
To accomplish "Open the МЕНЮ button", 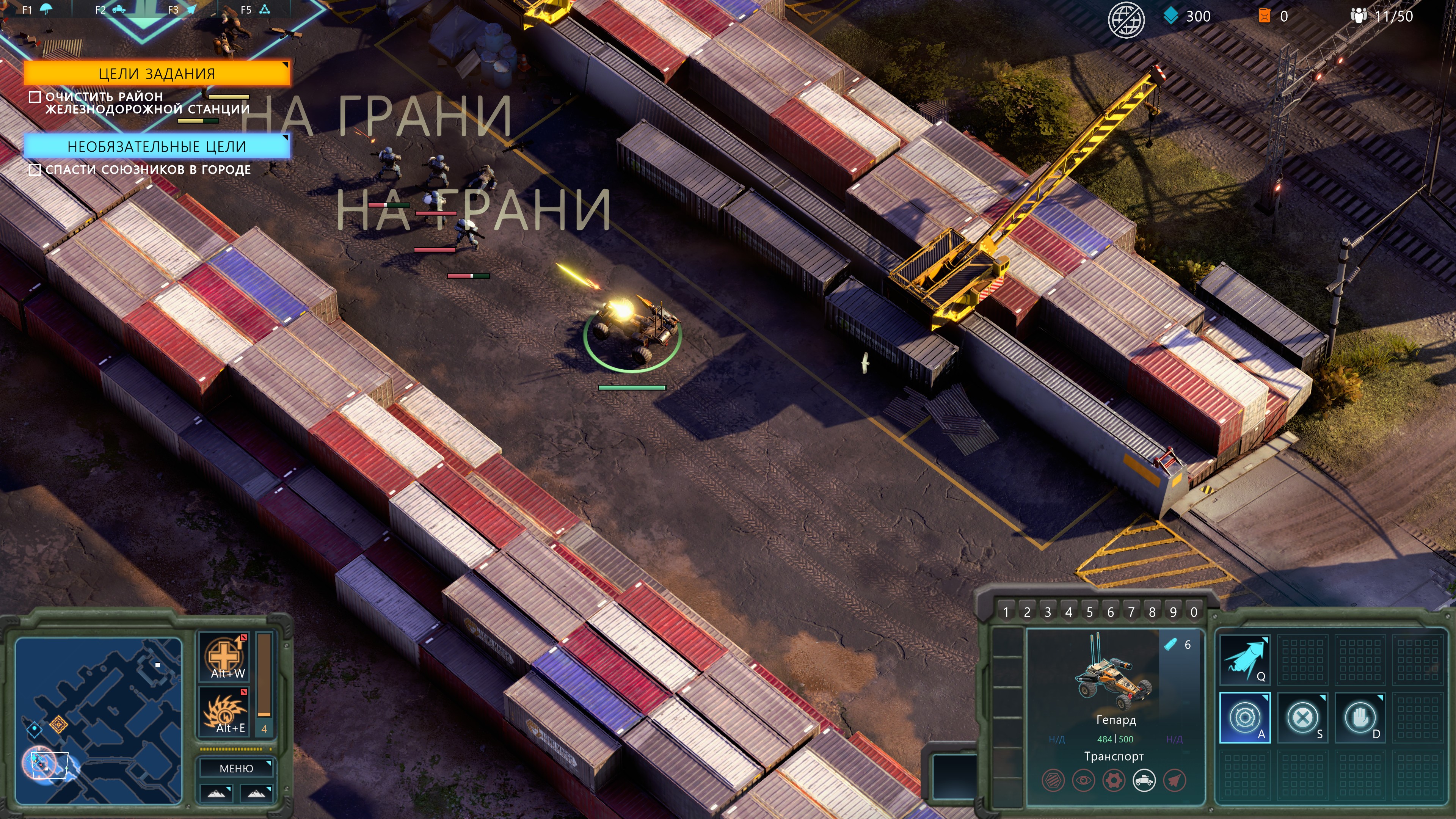I will point(236,768).
